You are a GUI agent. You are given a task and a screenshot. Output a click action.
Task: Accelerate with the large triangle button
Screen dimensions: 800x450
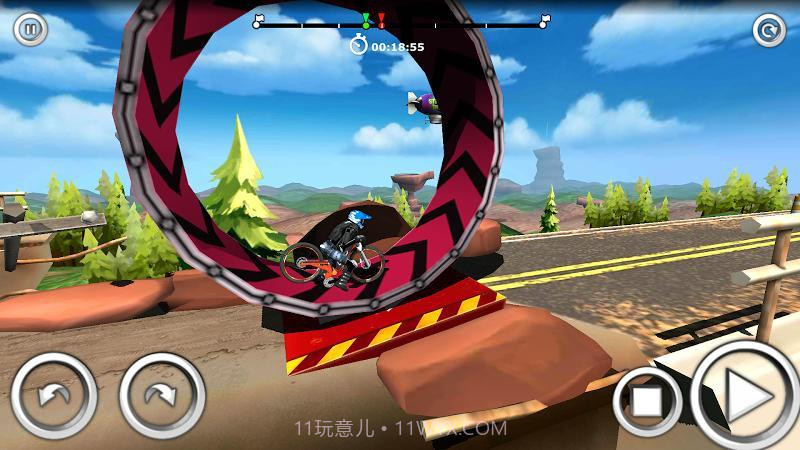[745, 397]
